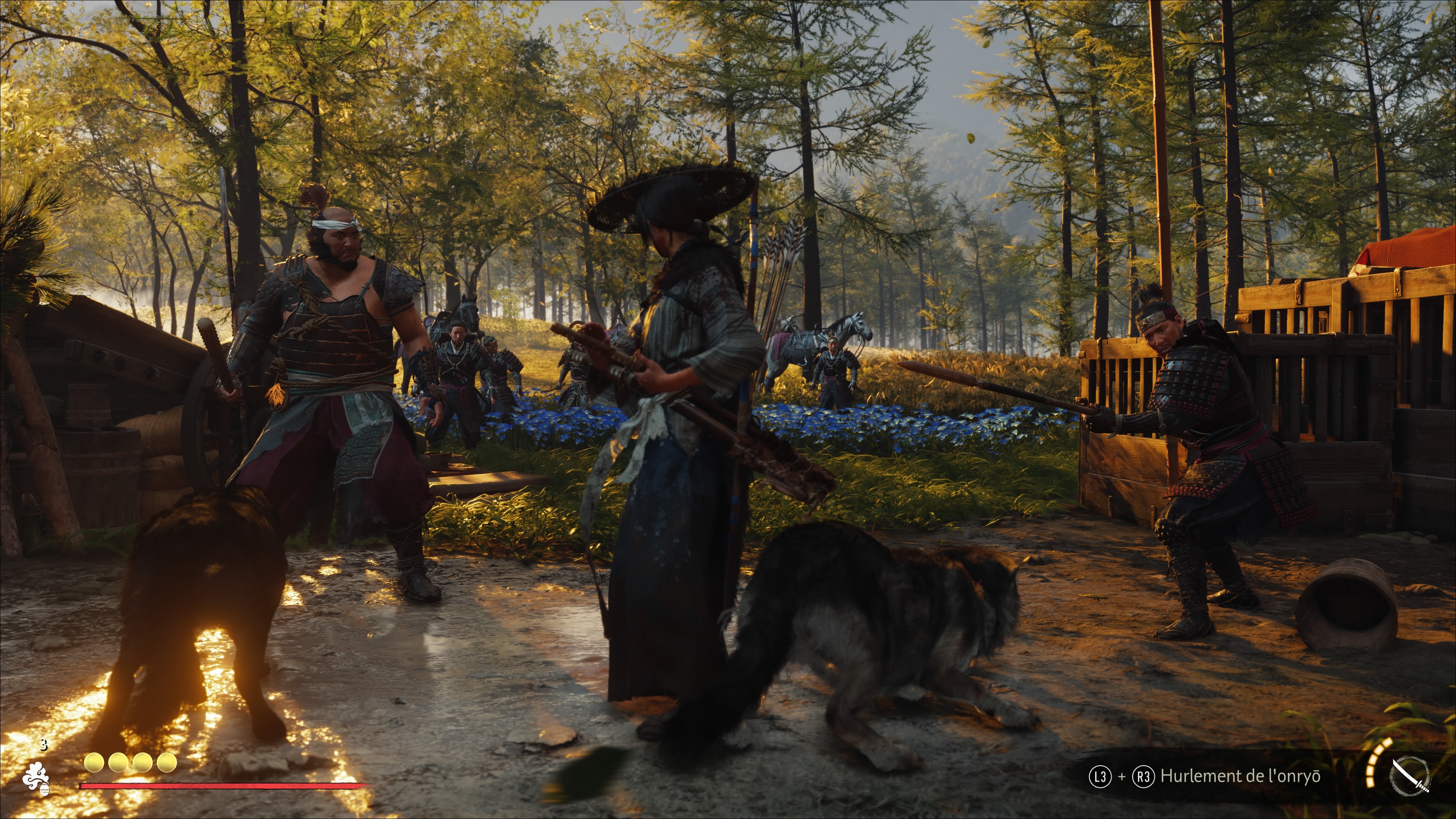Select the katana weapon icon
The image size is (1456, 819).
[x=1410, y=776]
